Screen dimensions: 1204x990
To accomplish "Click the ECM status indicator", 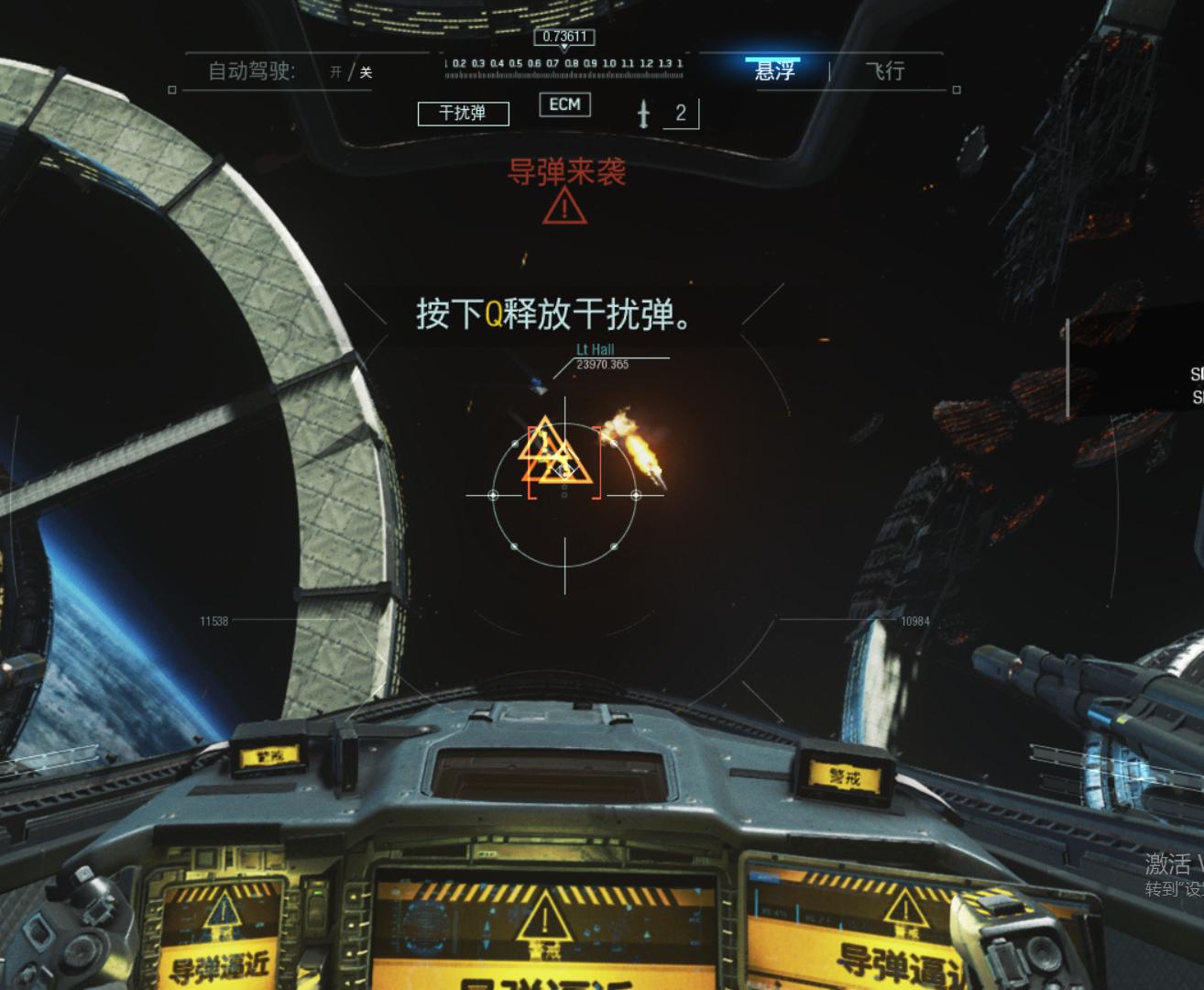I will click(564, 105).
